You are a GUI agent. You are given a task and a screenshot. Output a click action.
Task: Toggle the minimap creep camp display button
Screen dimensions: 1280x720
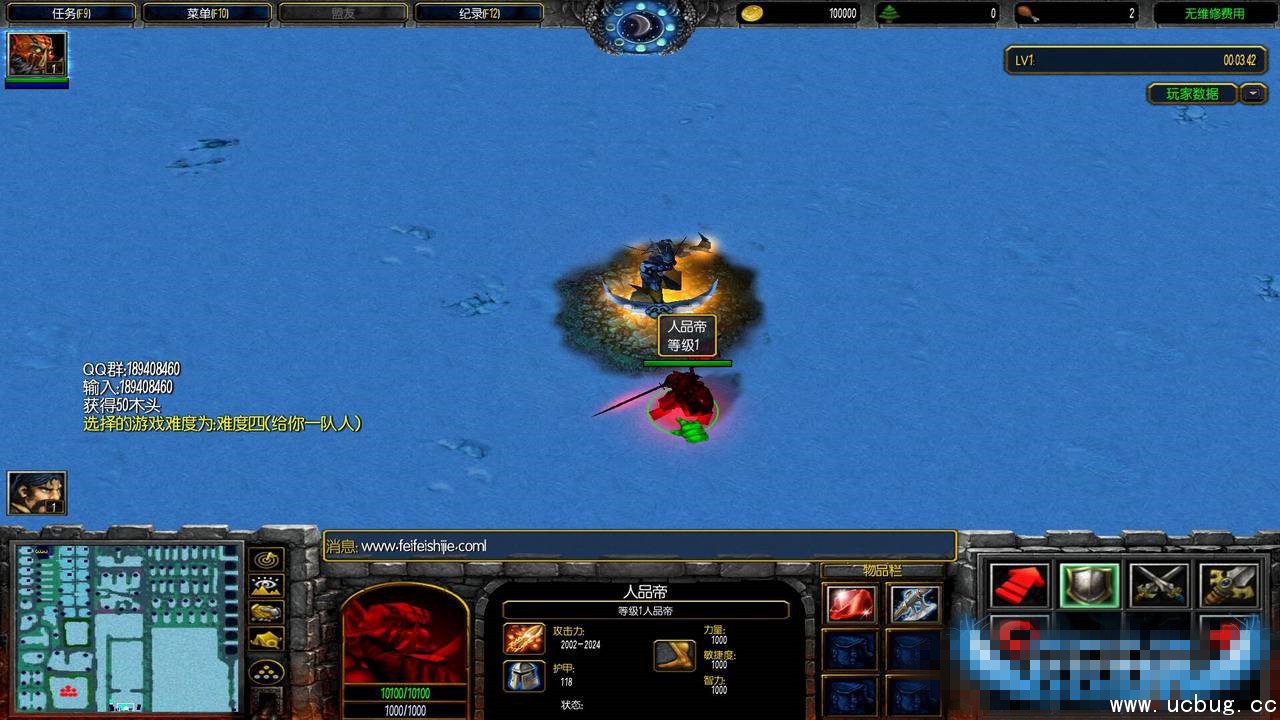tap(267, 640)
